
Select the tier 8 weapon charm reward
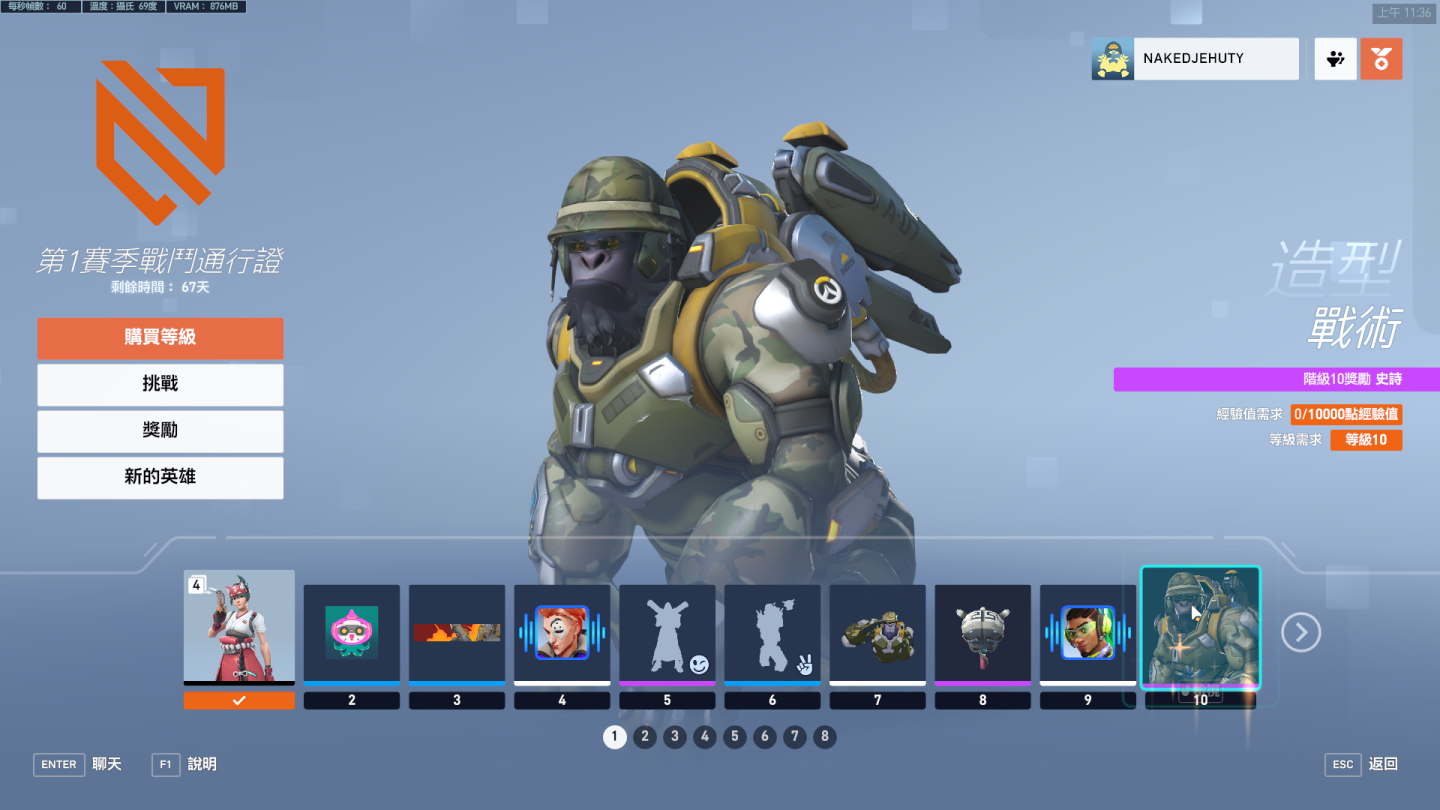pyautogui.click(x=982, y=633)
